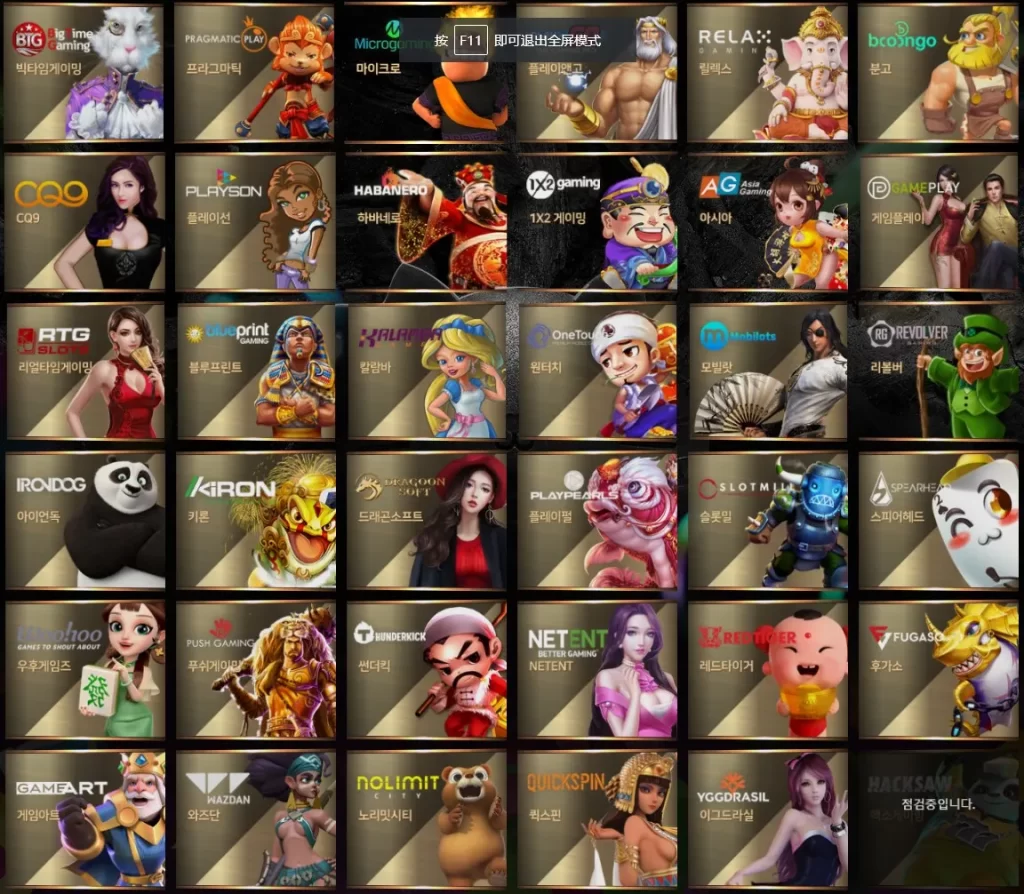The height and width of the screenshot is (894, 1024).
Task: Select the Pragmatic Play provider tile
Action: pyautogui.click(x=255, y=72)
